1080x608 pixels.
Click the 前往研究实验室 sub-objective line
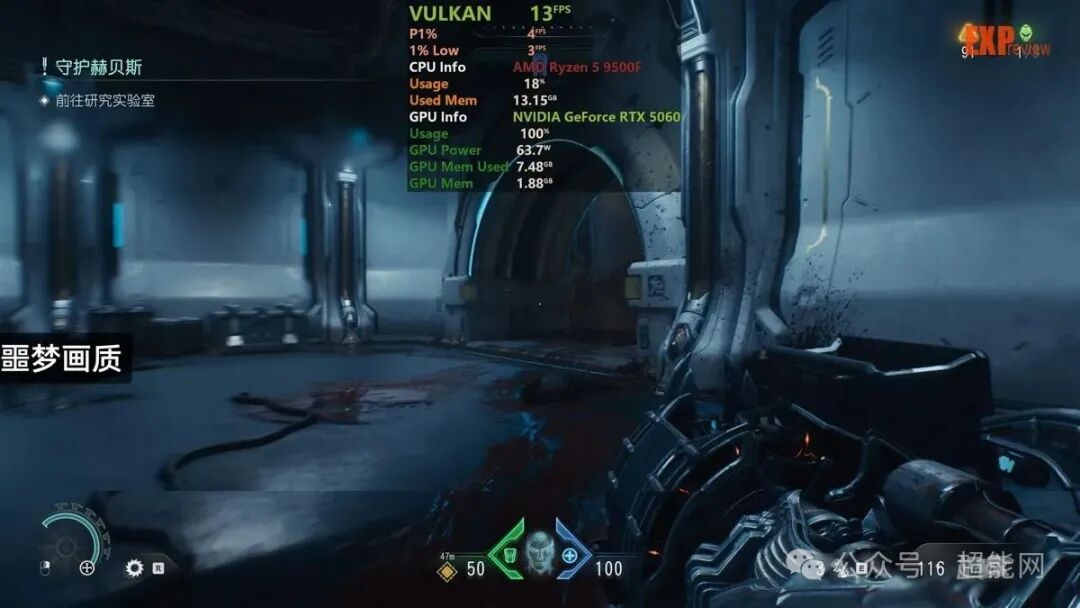[x=104, y=101]
